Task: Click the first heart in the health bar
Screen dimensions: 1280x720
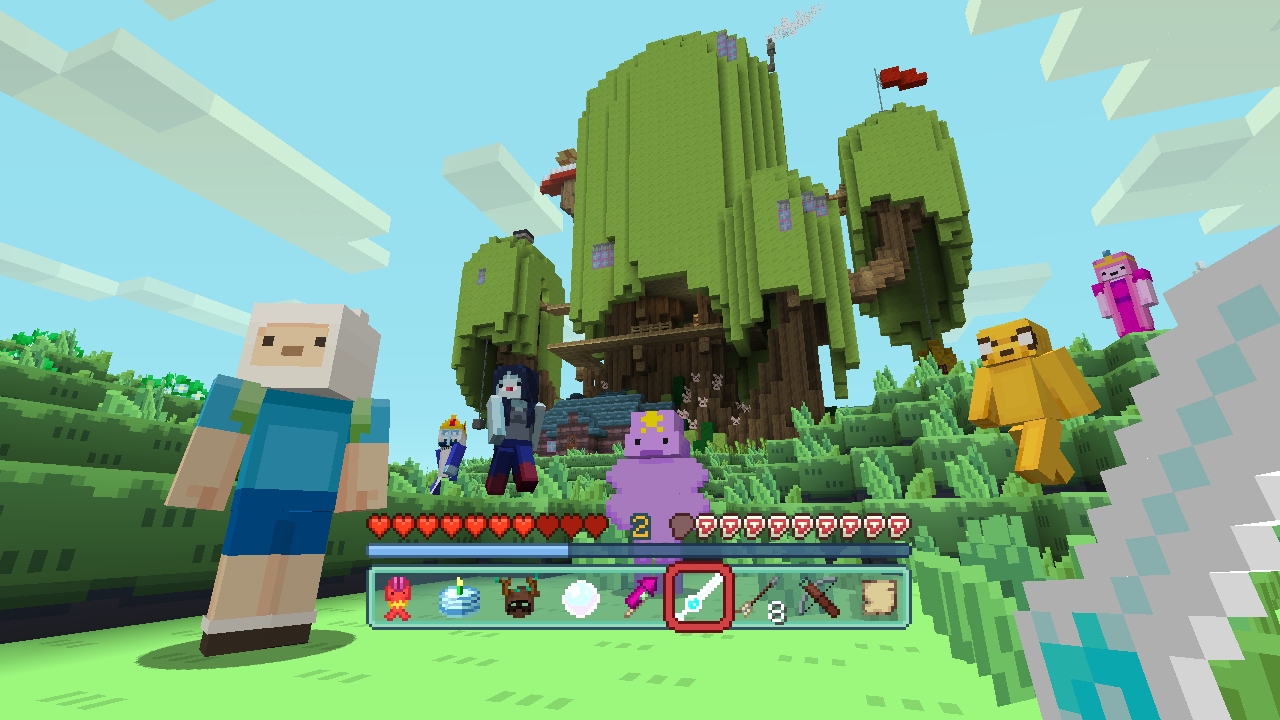Action: tap(378, 527)
